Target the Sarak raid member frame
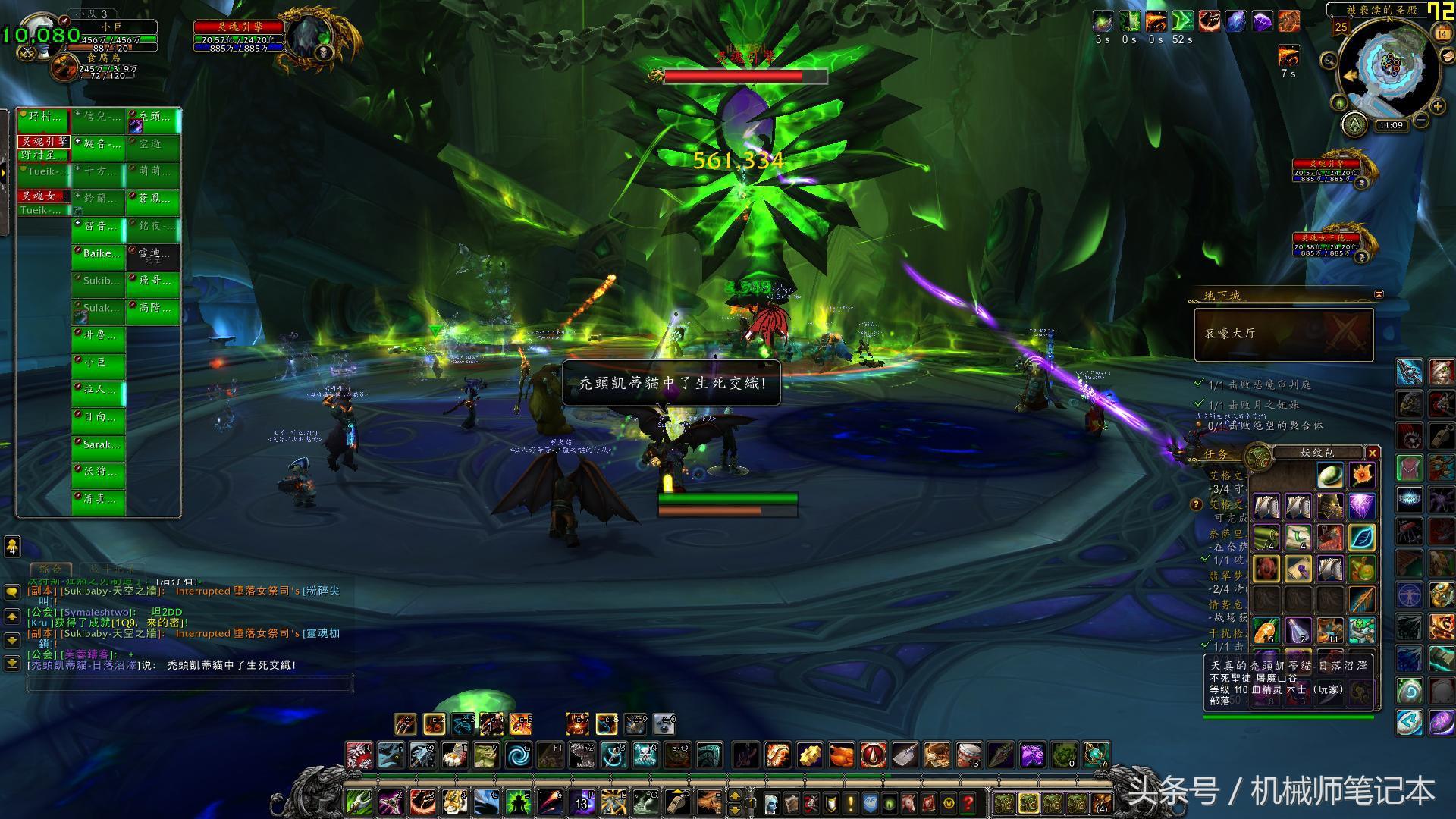Viewport: 1456px width, 819px height. coord(99,446)
